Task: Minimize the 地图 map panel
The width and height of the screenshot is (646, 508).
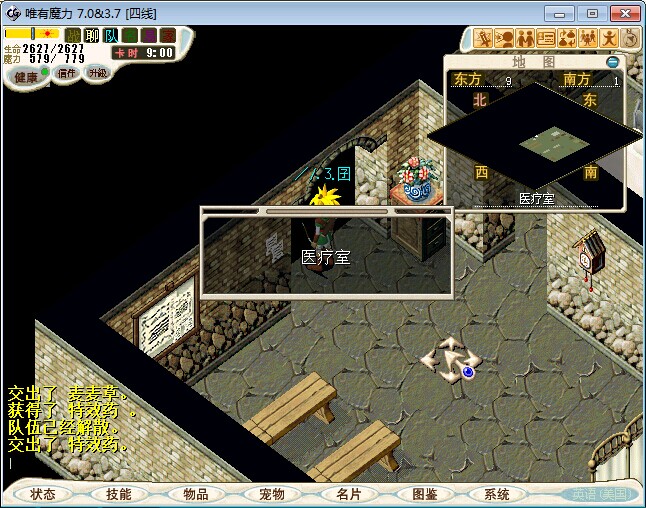Action: pyautogui.click(x=612, y=62)
